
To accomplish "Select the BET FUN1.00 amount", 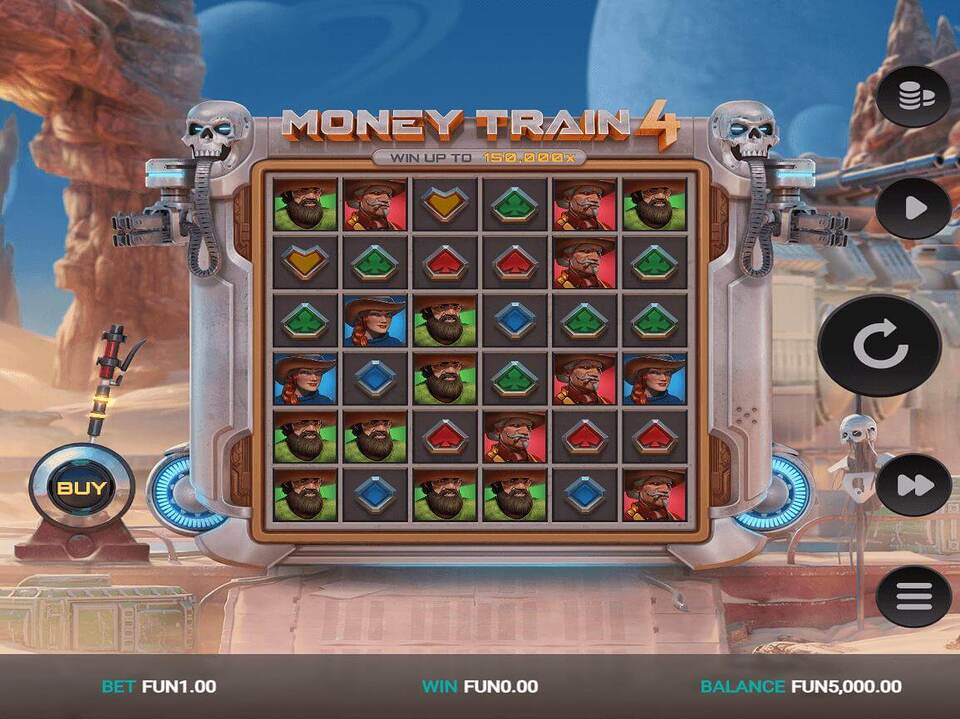I will [159, 686].
